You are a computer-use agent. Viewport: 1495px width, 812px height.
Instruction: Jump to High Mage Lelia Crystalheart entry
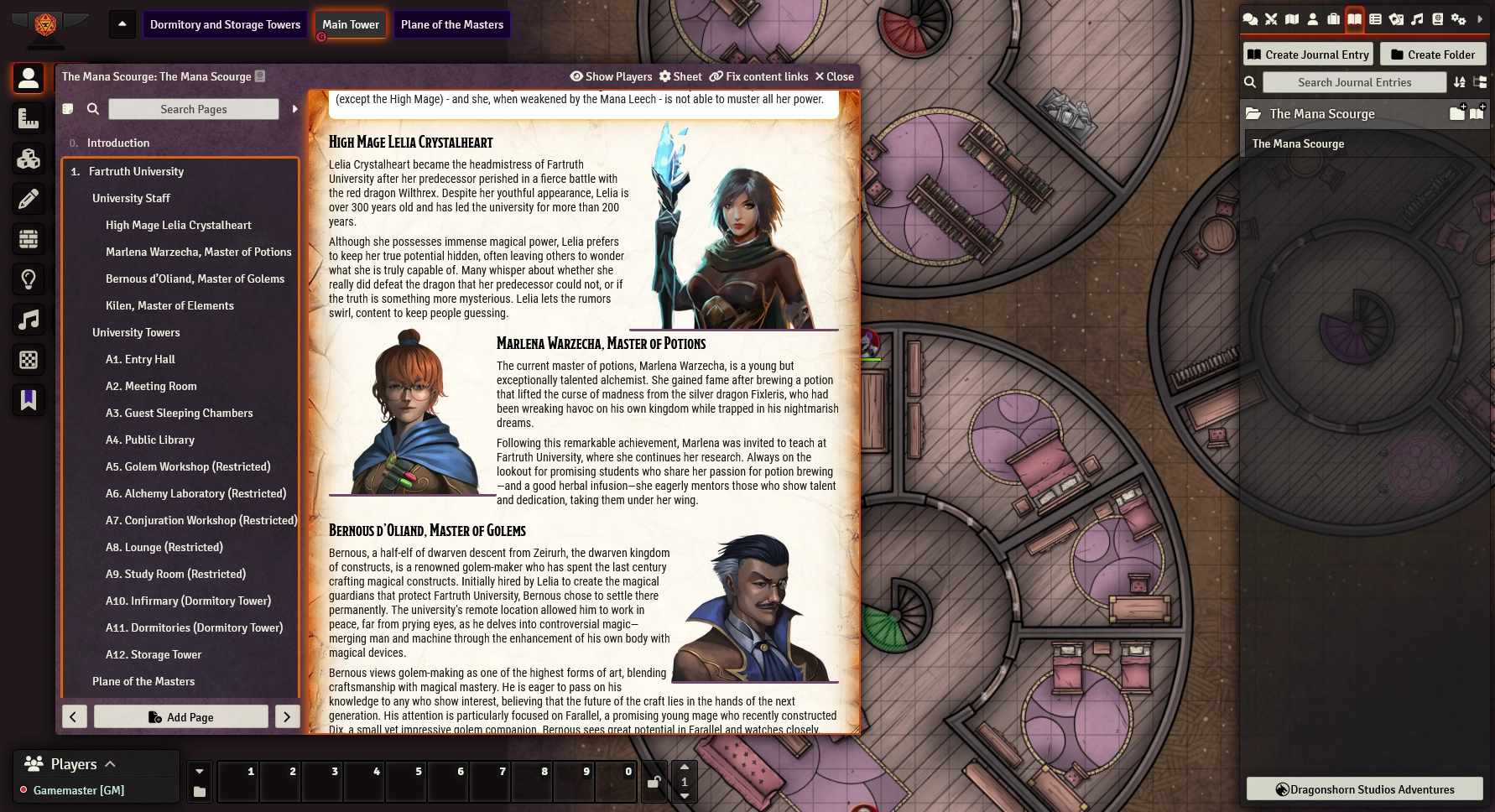pos(178,225)
